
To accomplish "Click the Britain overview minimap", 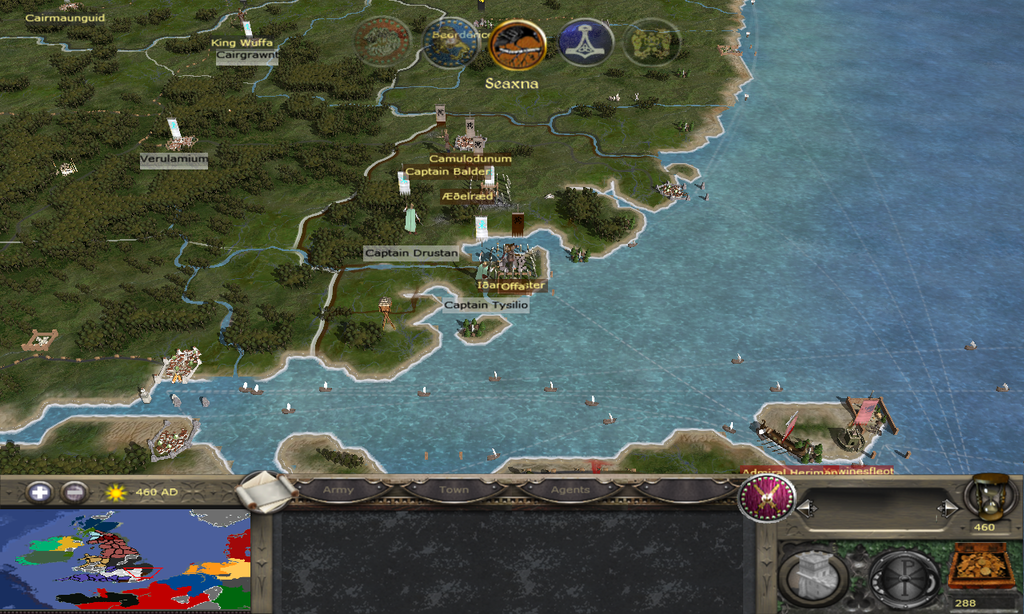I will click(125, 560).
